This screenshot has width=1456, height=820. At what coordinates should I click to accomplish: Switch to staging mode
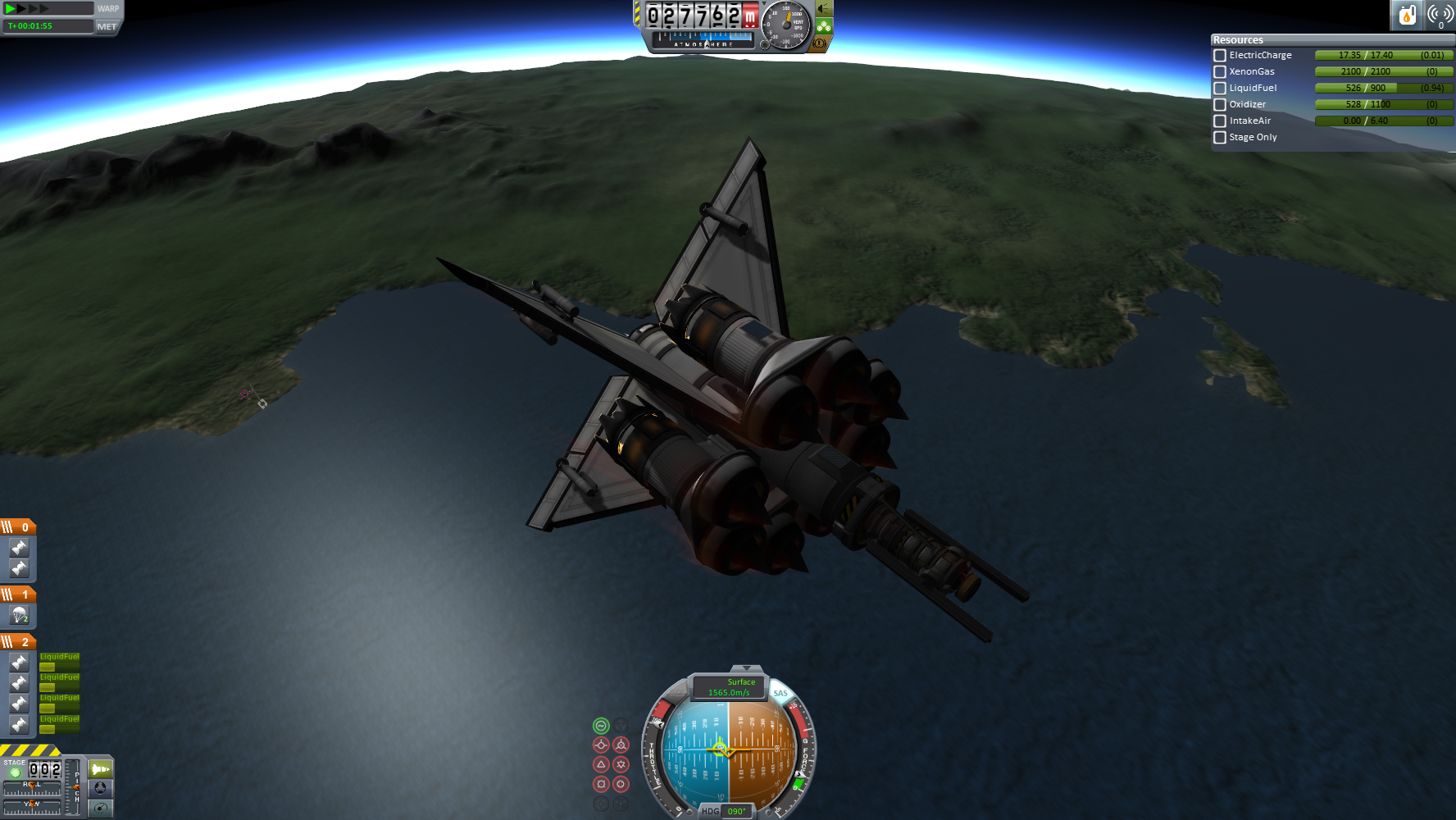pyautogui.click(x=100, y=769)
